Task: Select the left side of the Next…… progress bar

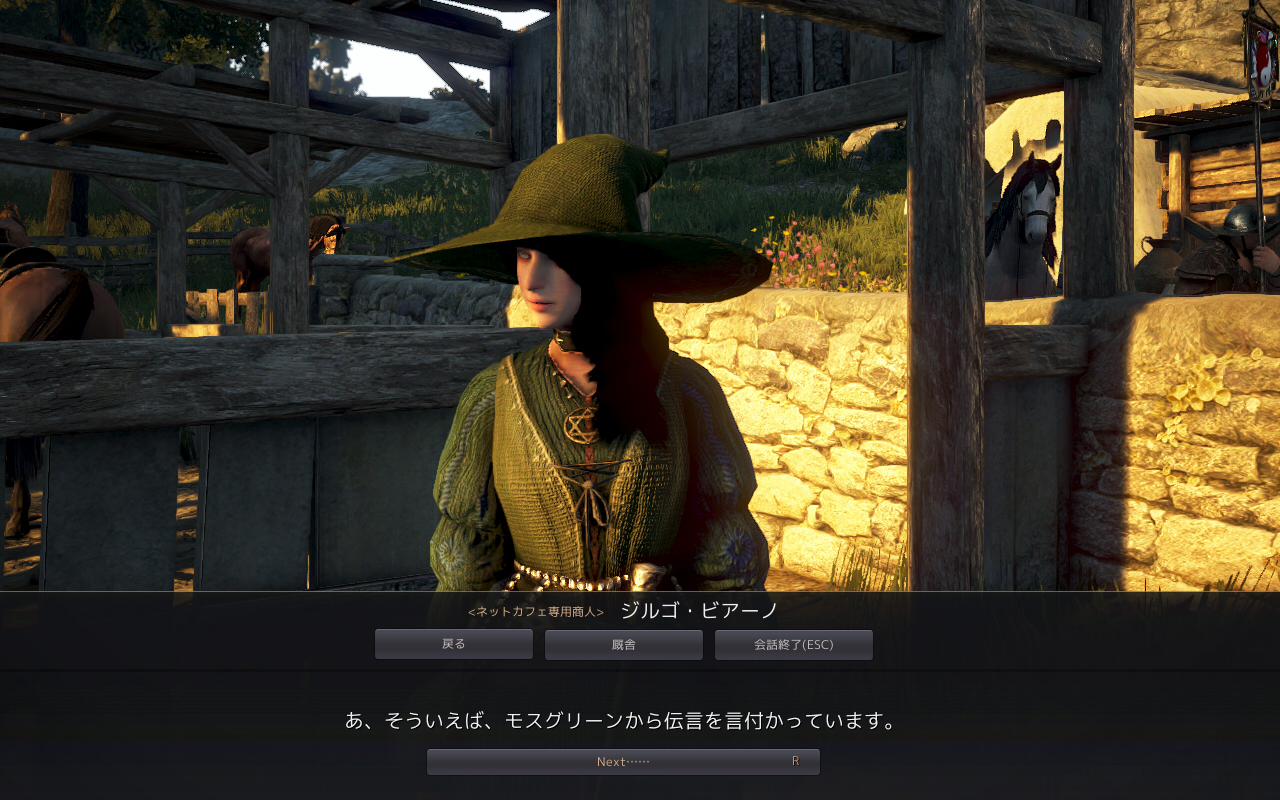Action: (470, 761)
